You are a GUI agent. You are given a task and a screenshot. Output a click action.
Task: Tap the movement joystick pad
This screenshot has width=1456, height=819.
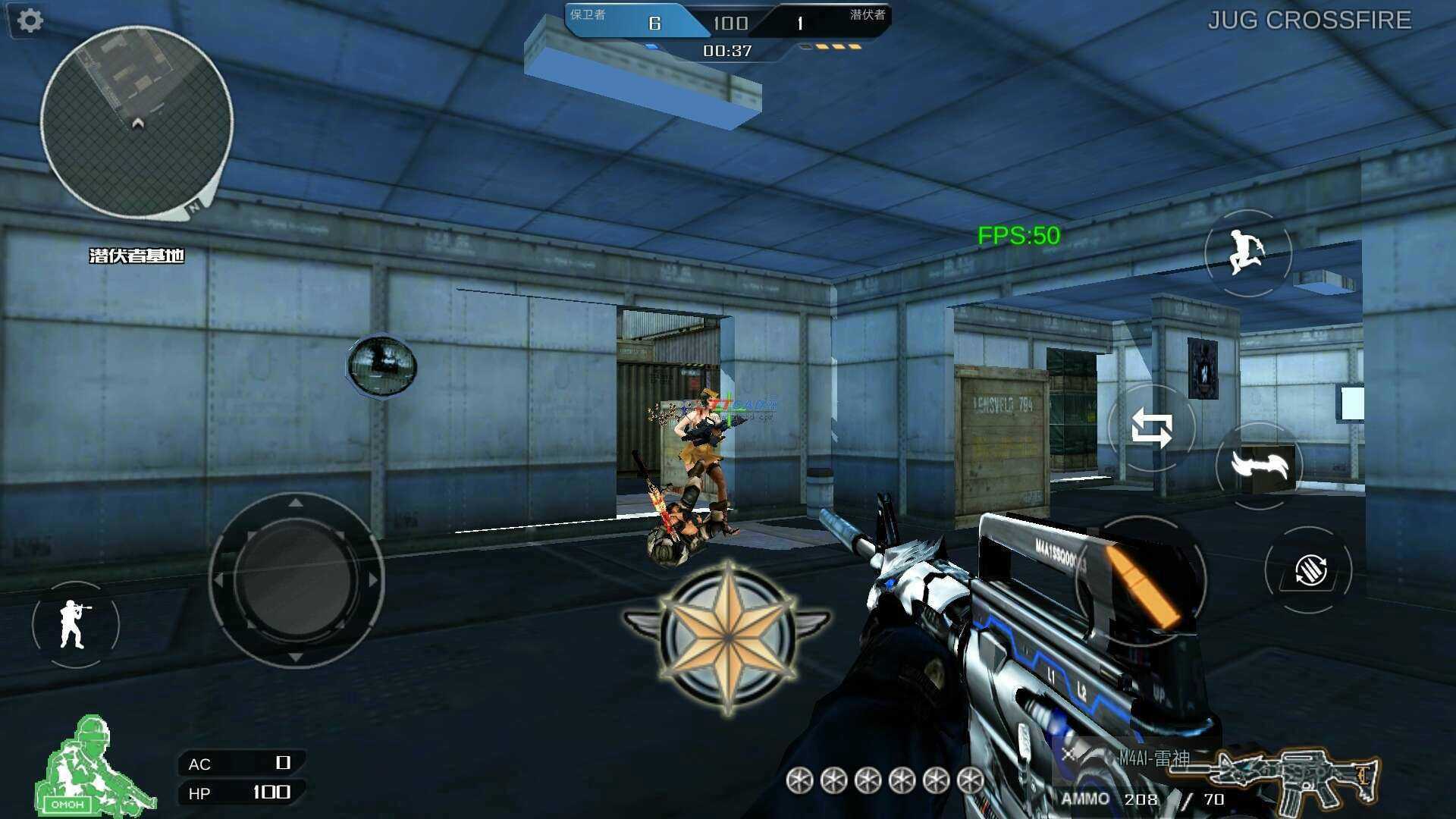coord(296,580)
